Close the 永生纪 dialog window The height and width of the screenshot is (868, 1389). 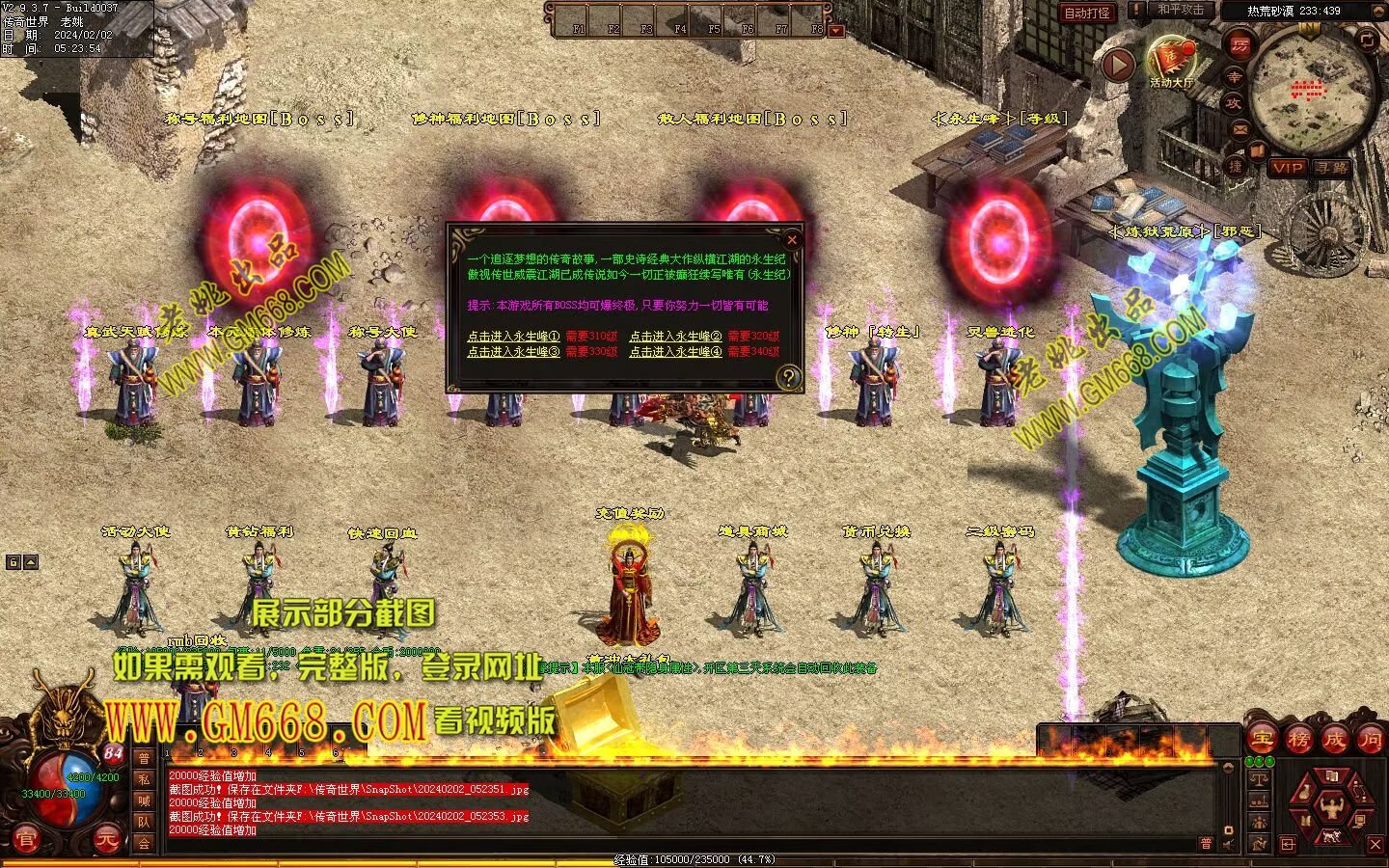[x=792, y=239]
